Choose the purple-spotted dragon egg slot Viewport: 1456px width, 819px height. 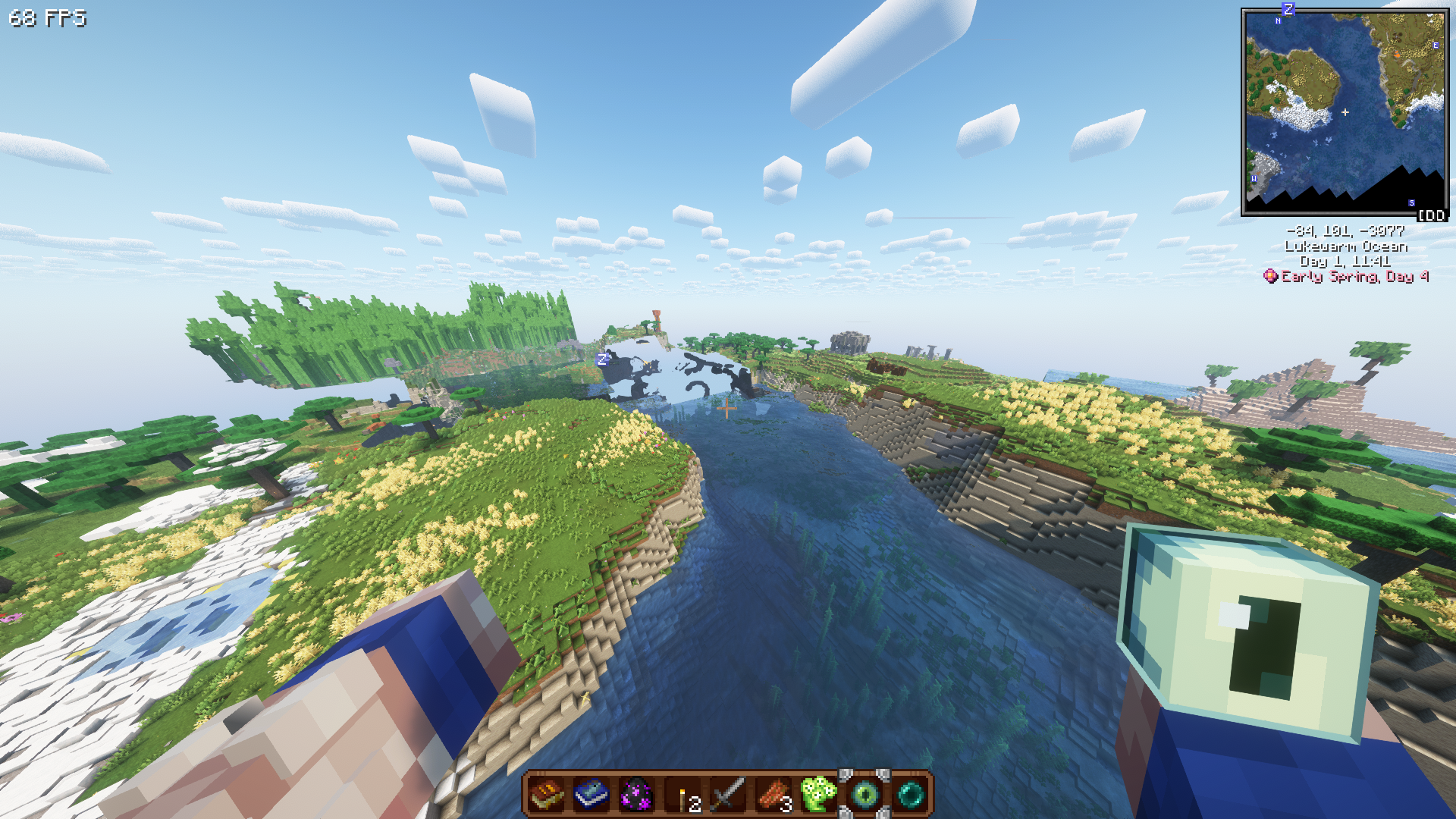[x=637, y=795]
